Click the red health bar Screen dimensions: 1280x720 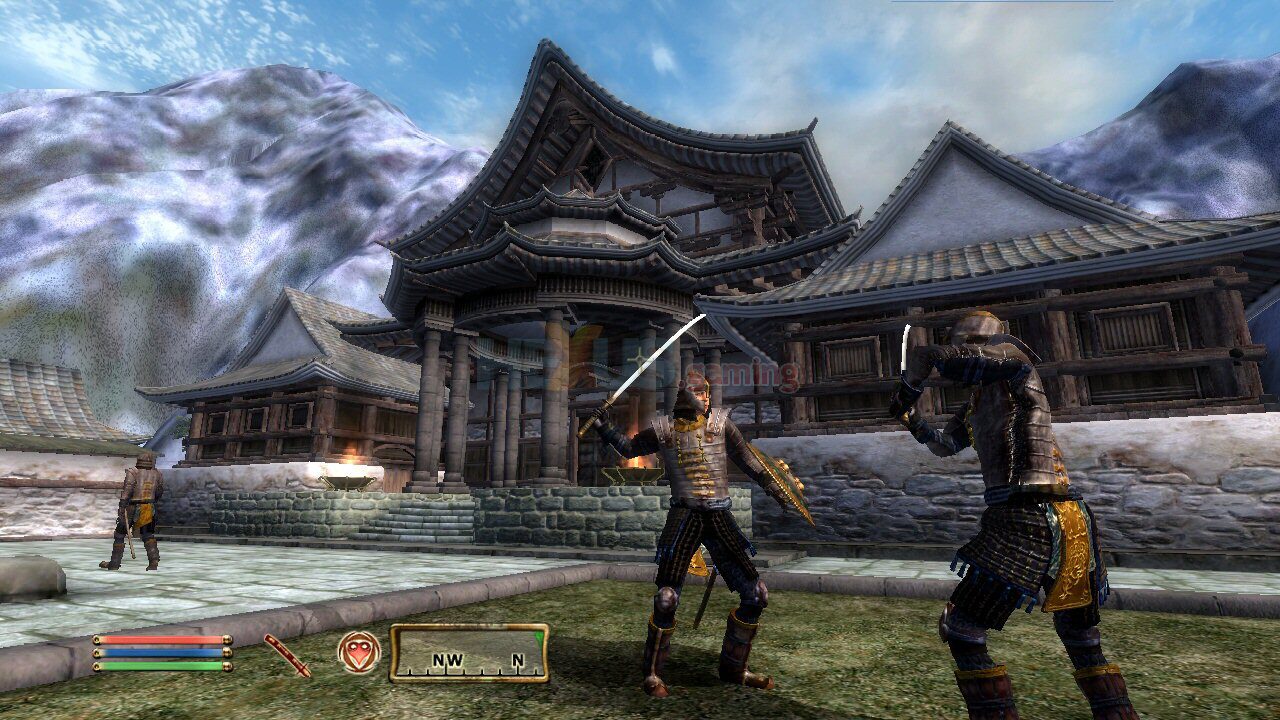click(158, 638)
